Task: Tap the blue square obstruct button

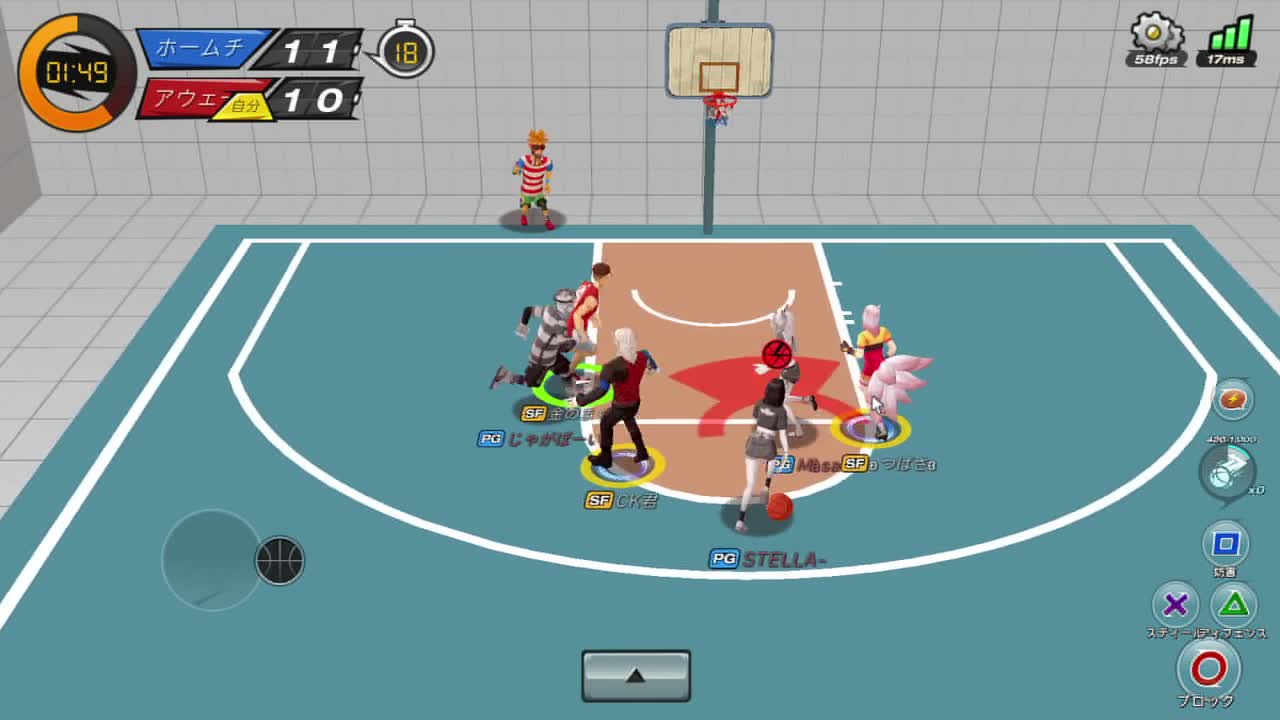Action: tap(1225, 544)
